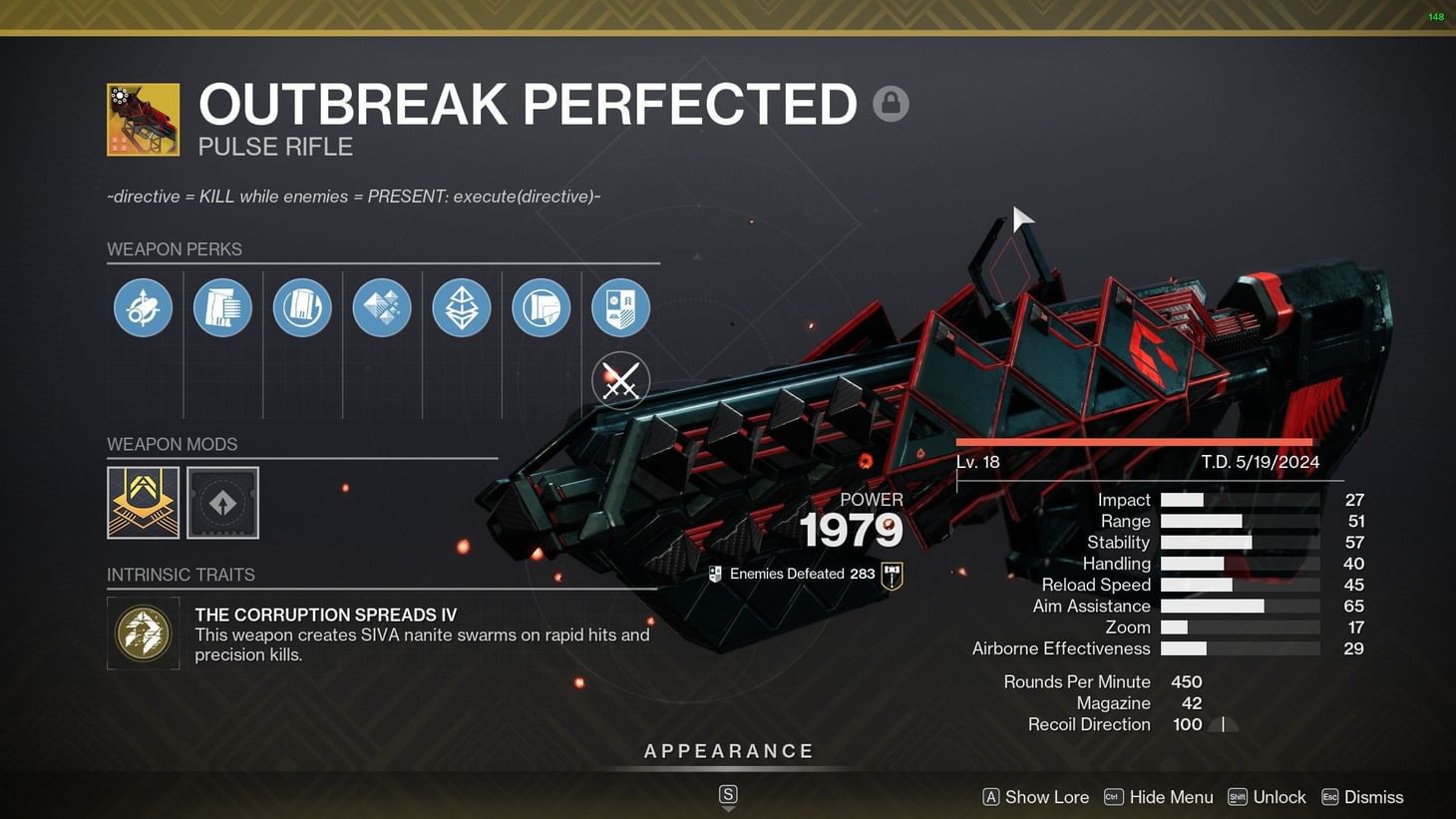
Task: Toggle the weapon lock padlock icon
Action: [x=891, y=103]
